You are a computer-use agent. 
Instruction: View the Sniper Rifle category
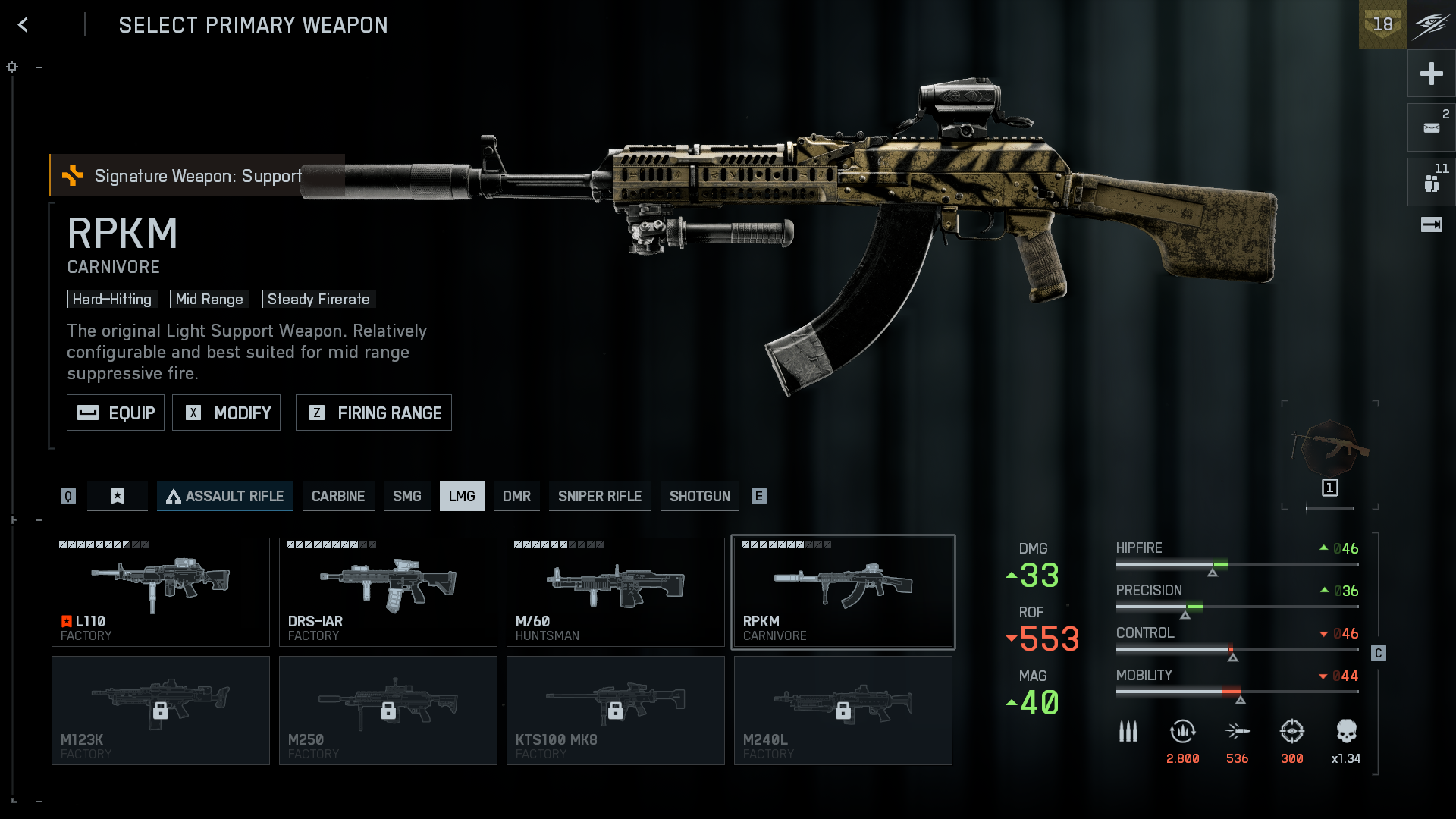pos(600,496)
